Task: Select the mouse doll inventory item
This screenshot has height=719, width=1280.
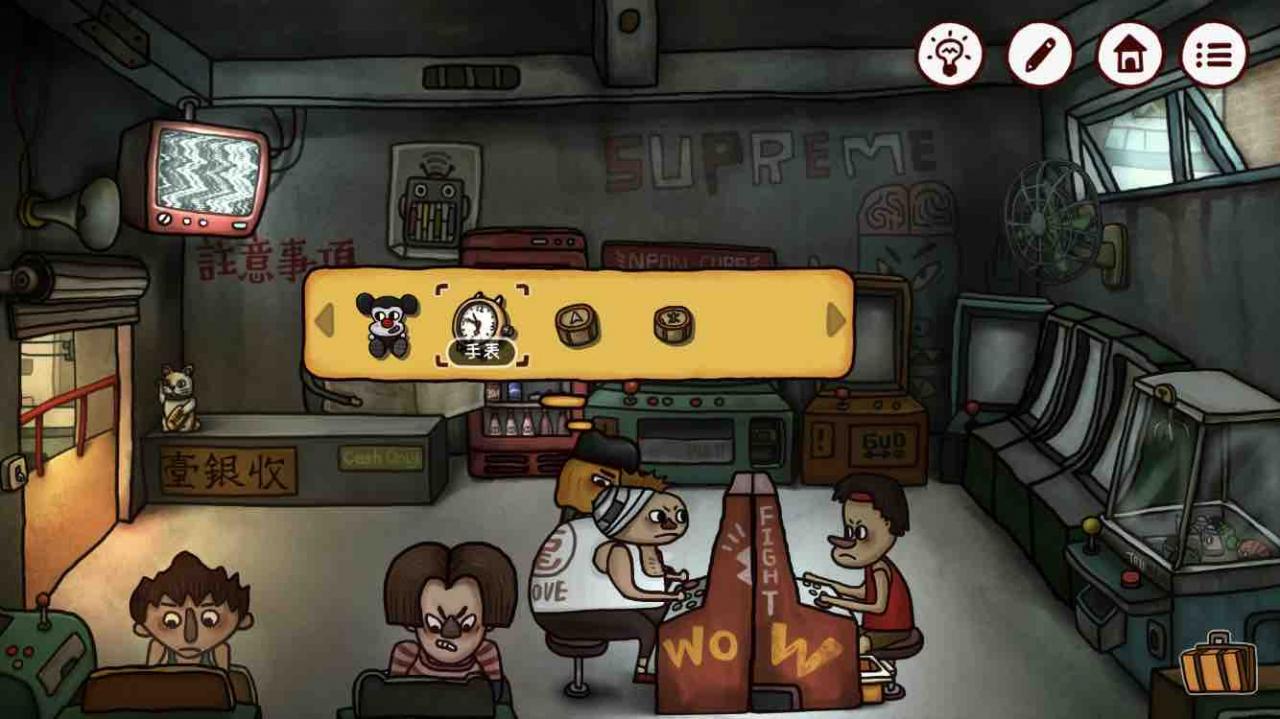Action: tap(386, 323)
